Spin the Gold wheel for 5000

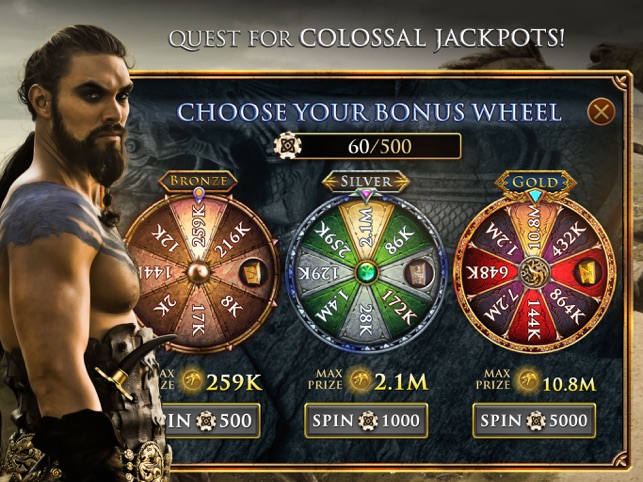534,420
